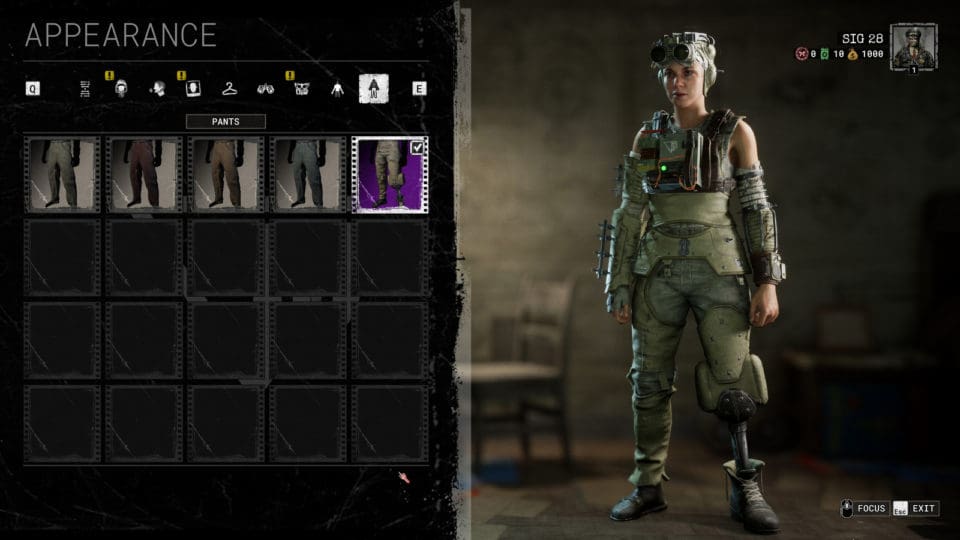Switch to the gas mask head category
Screen dimensions: 960x540
[x=121, y=88]
